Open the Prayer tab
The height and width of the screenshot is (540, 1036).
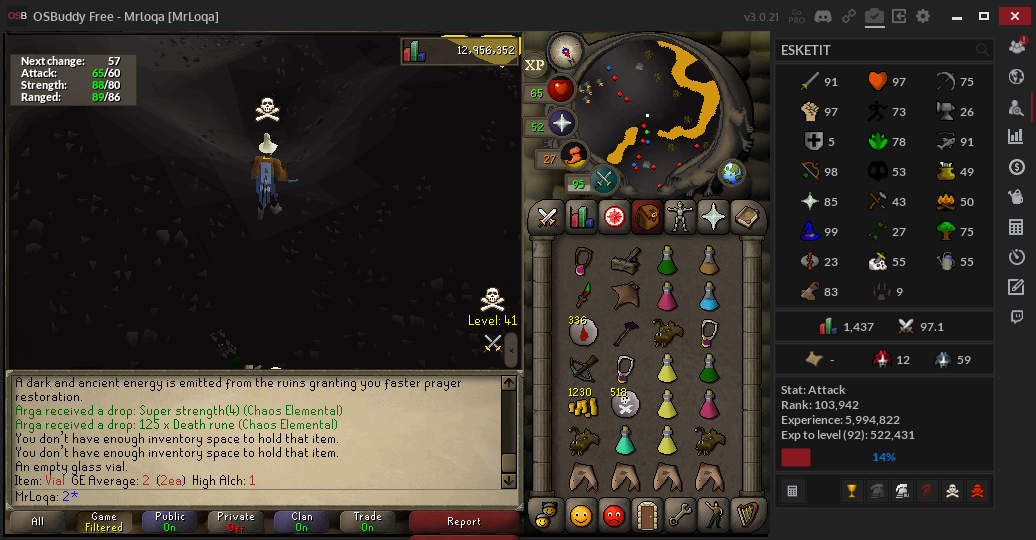[x=714, y=215]
